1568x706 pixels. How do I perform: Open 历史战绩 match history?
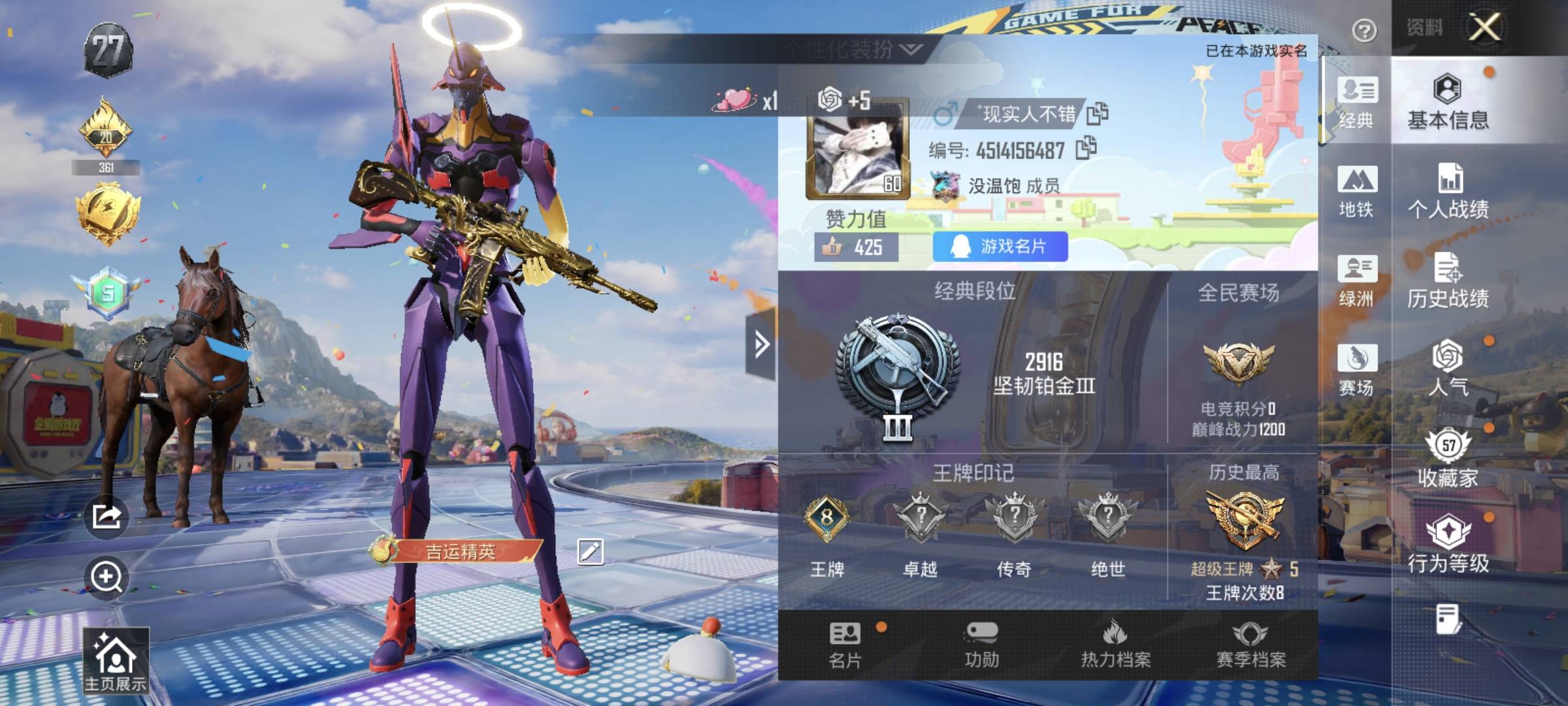(1448, 281)
